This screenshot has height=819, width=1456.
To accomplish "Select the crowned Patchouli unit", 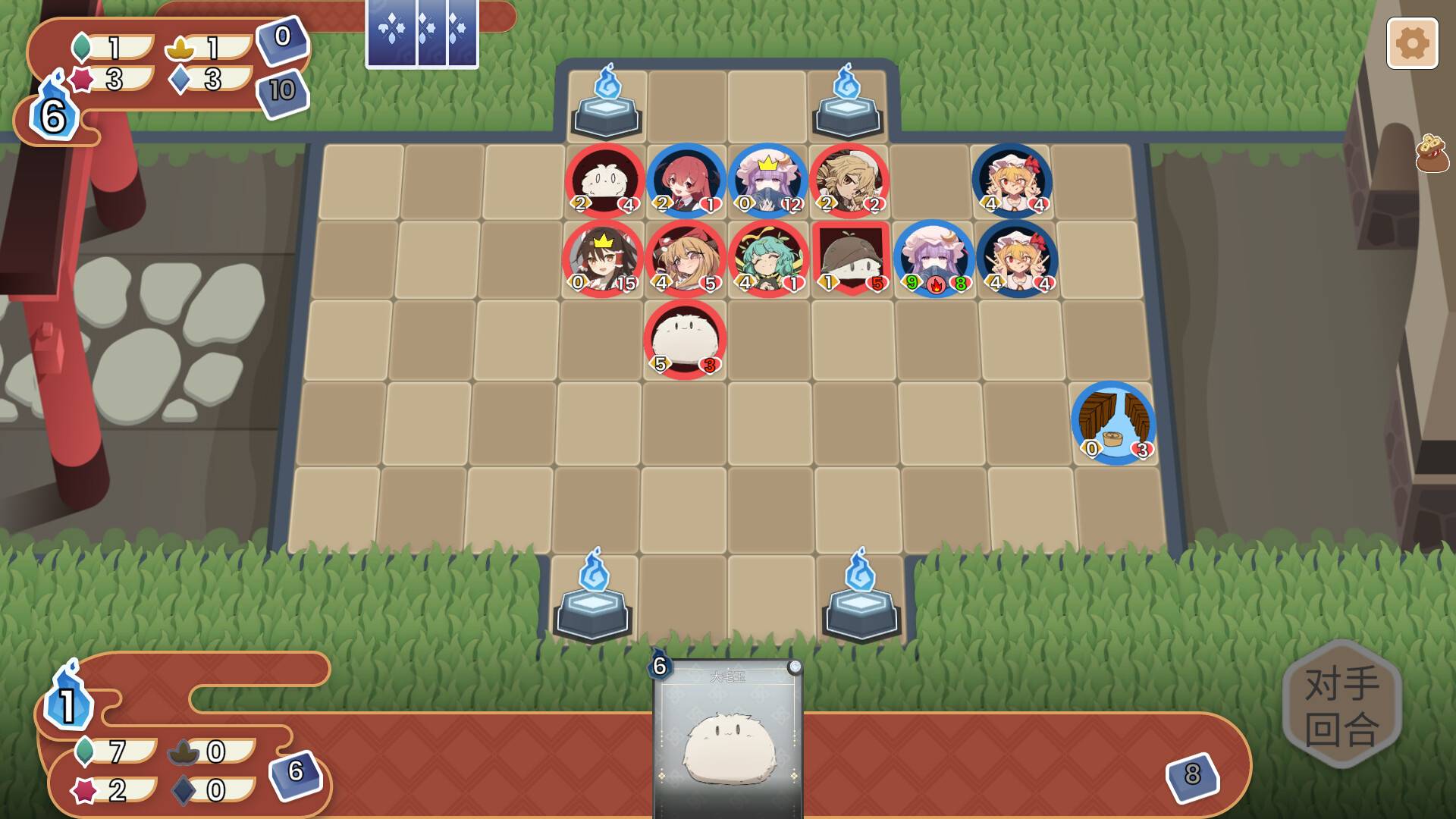I will 767,180.
